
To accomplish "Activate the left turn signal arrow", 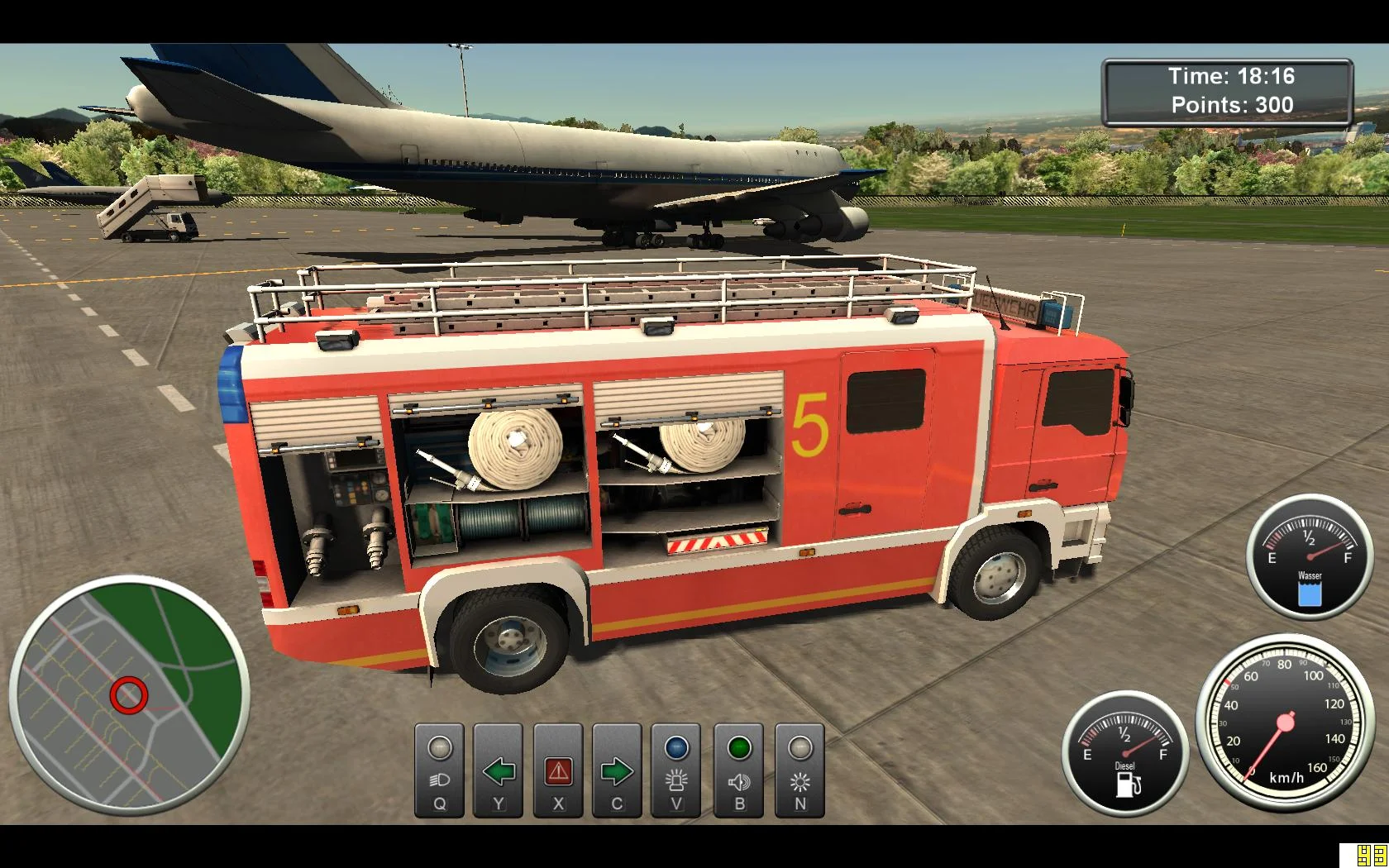I will [x=499, y=770].
